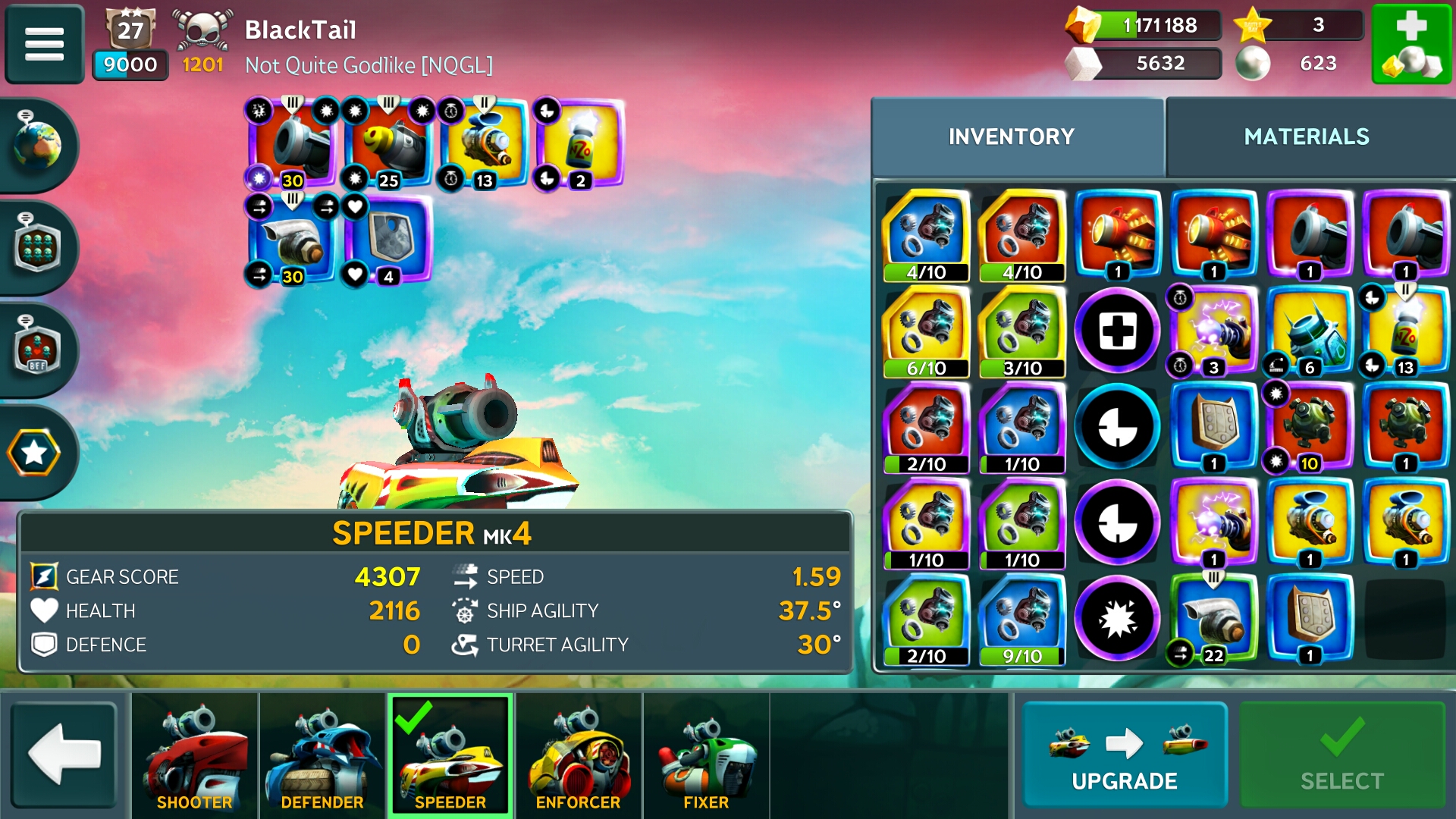Tap the Upgrade ship button
The image size is (1456, 819).
1124,755
